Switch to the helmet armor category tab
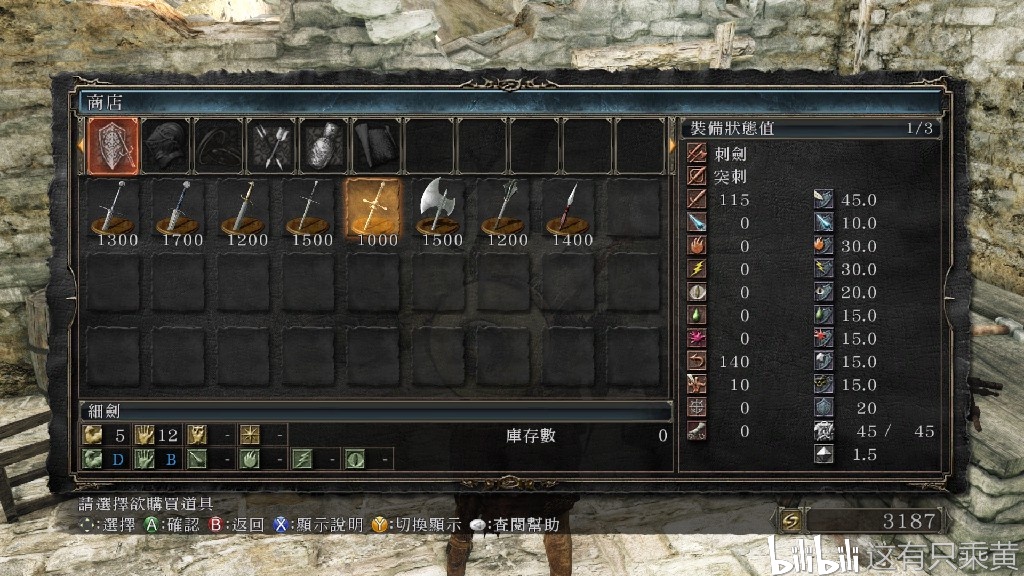The width and height of the screenshot is (1024, 576). (x=164, y=147)
